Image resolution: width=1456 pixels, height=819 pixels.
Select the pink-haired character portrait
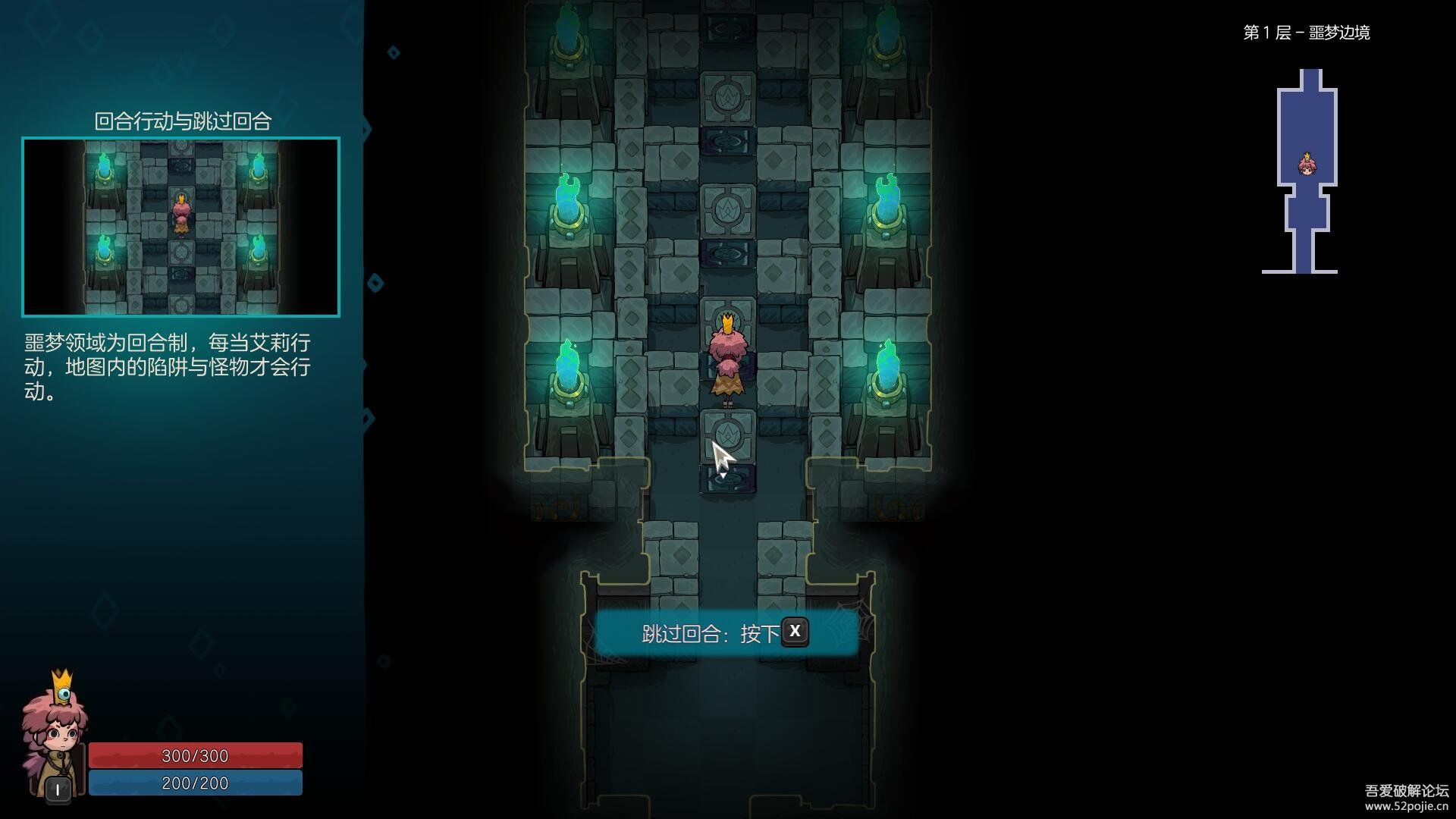point(55,733)
